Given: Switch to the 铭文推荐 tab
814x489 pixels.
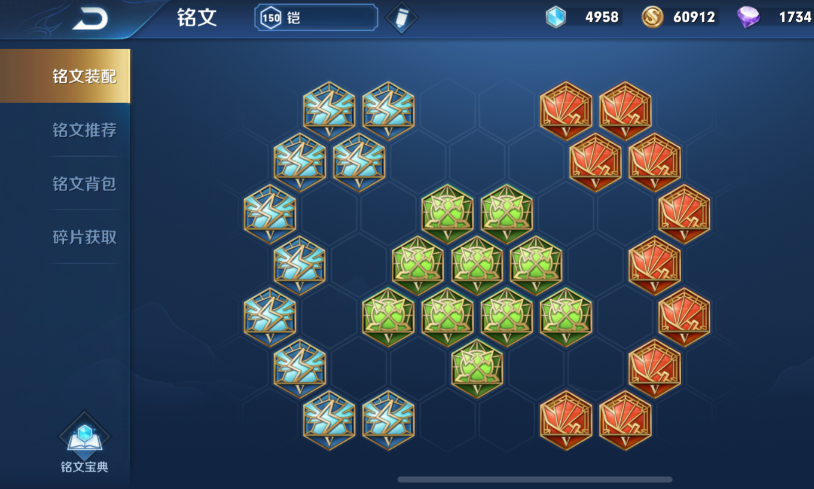Looking at the screenshot, I should pos(84,130).
